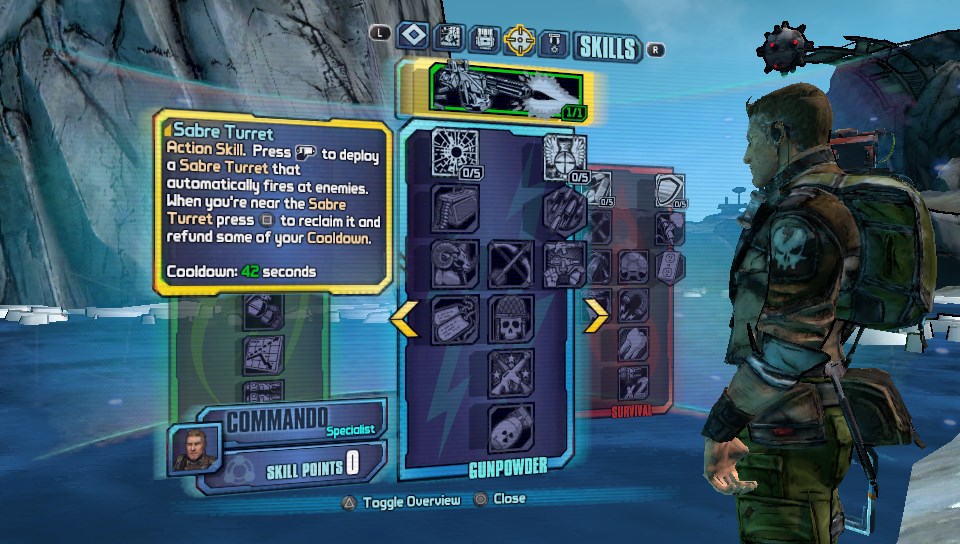The width and height of the screenshot is (960, 544).
Task: Pick the dog tags skill icon
Action: 455,319
